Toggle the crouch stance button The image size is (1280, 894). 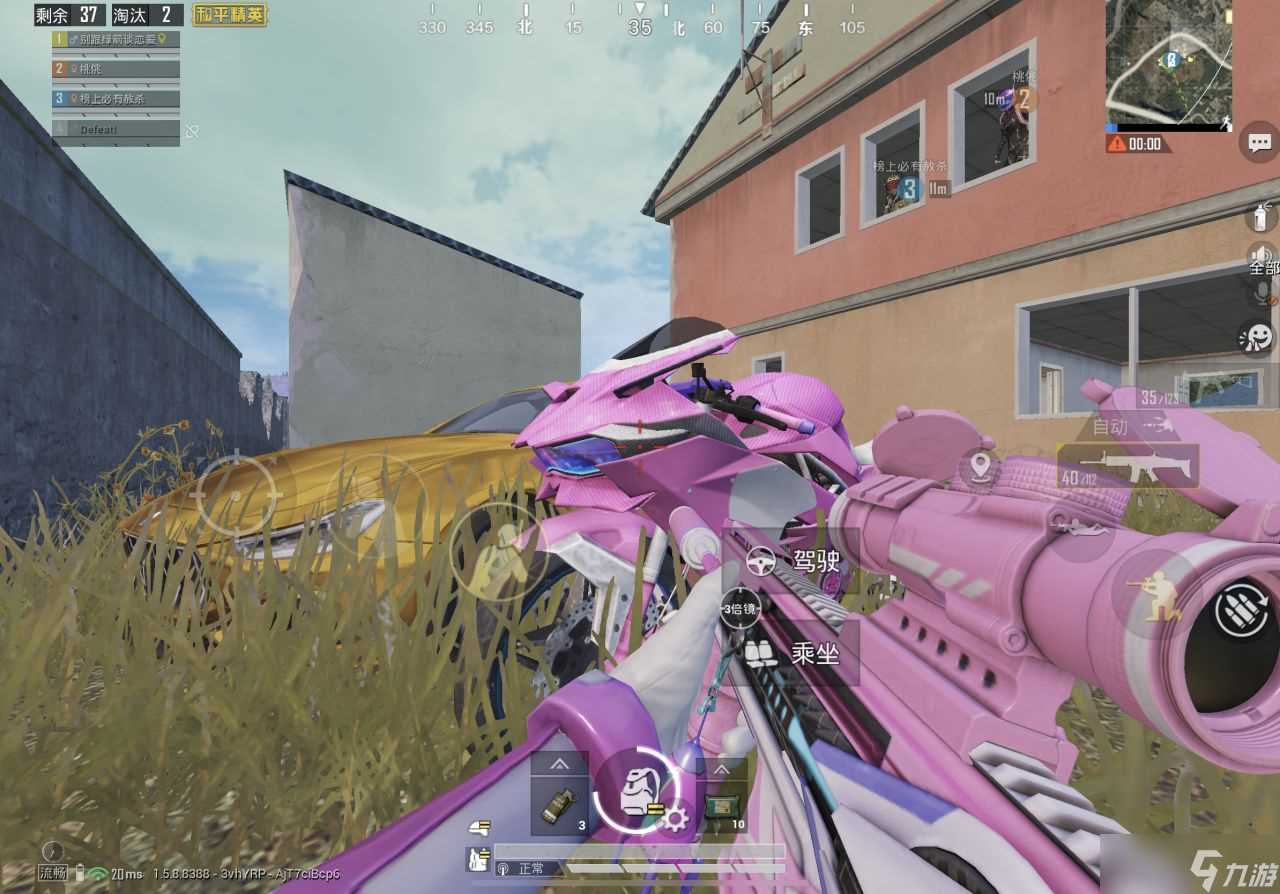point(1152,597)
